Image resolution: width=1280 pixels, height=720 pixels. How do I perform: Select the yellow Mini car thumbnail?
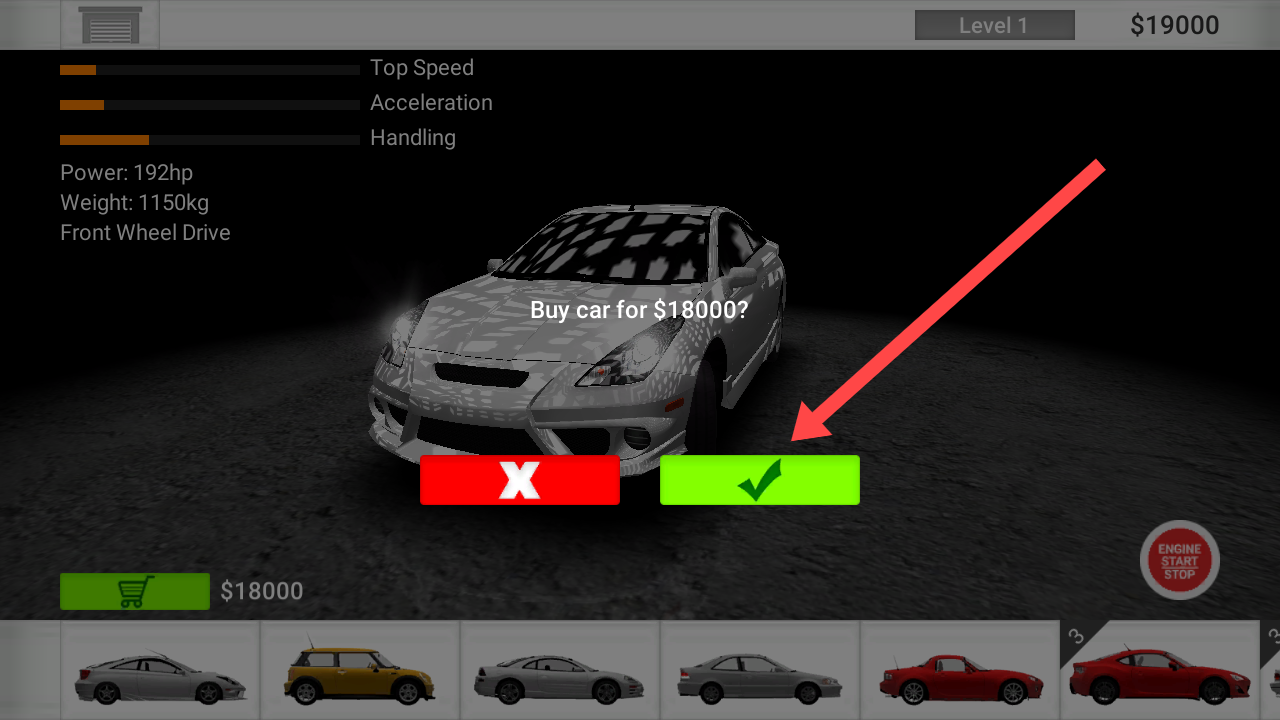click(x=359, y=671)
